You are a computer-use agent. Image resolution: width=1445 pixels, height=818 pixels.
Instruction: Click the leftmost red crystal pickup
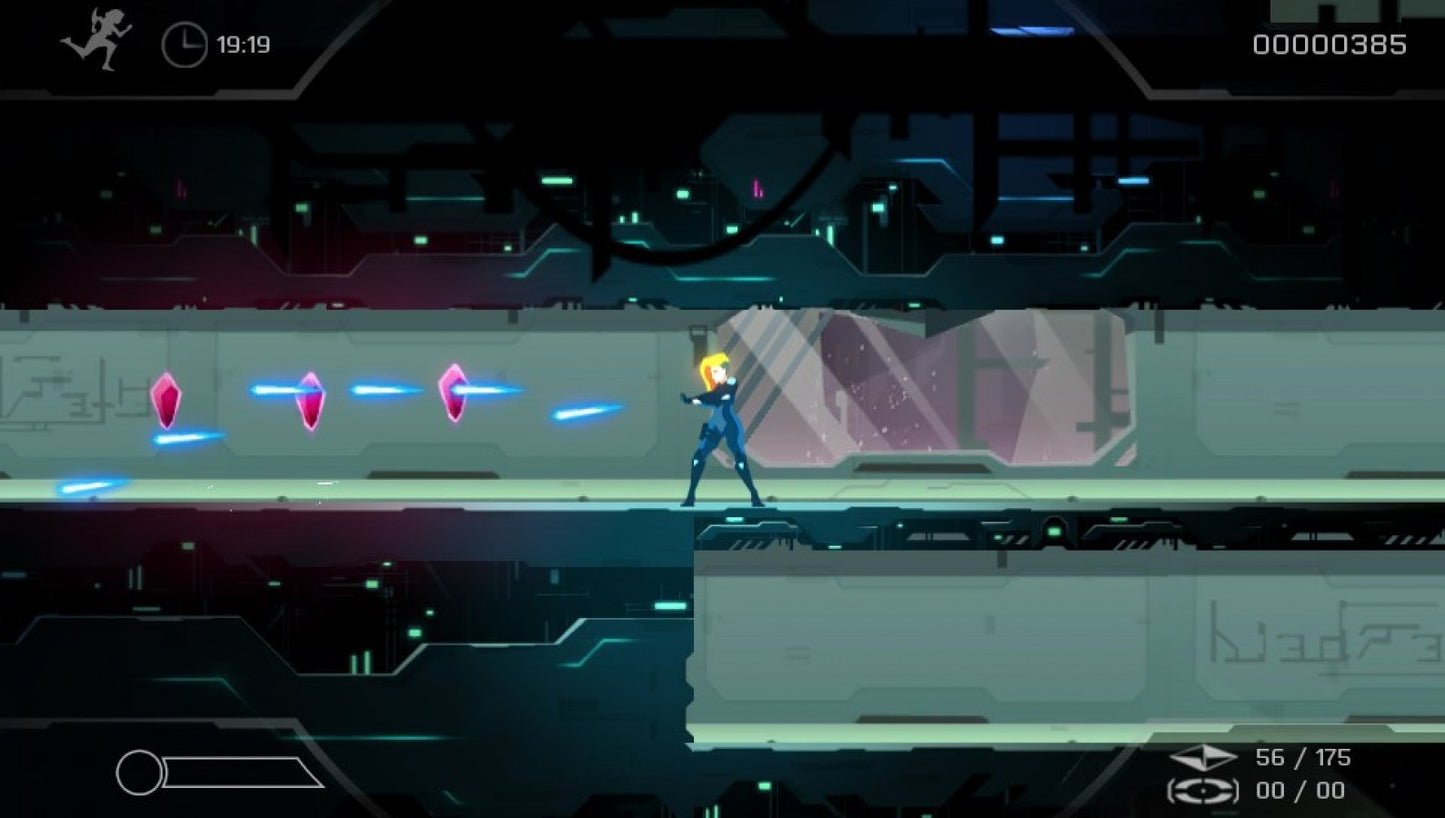coord(168,400)
